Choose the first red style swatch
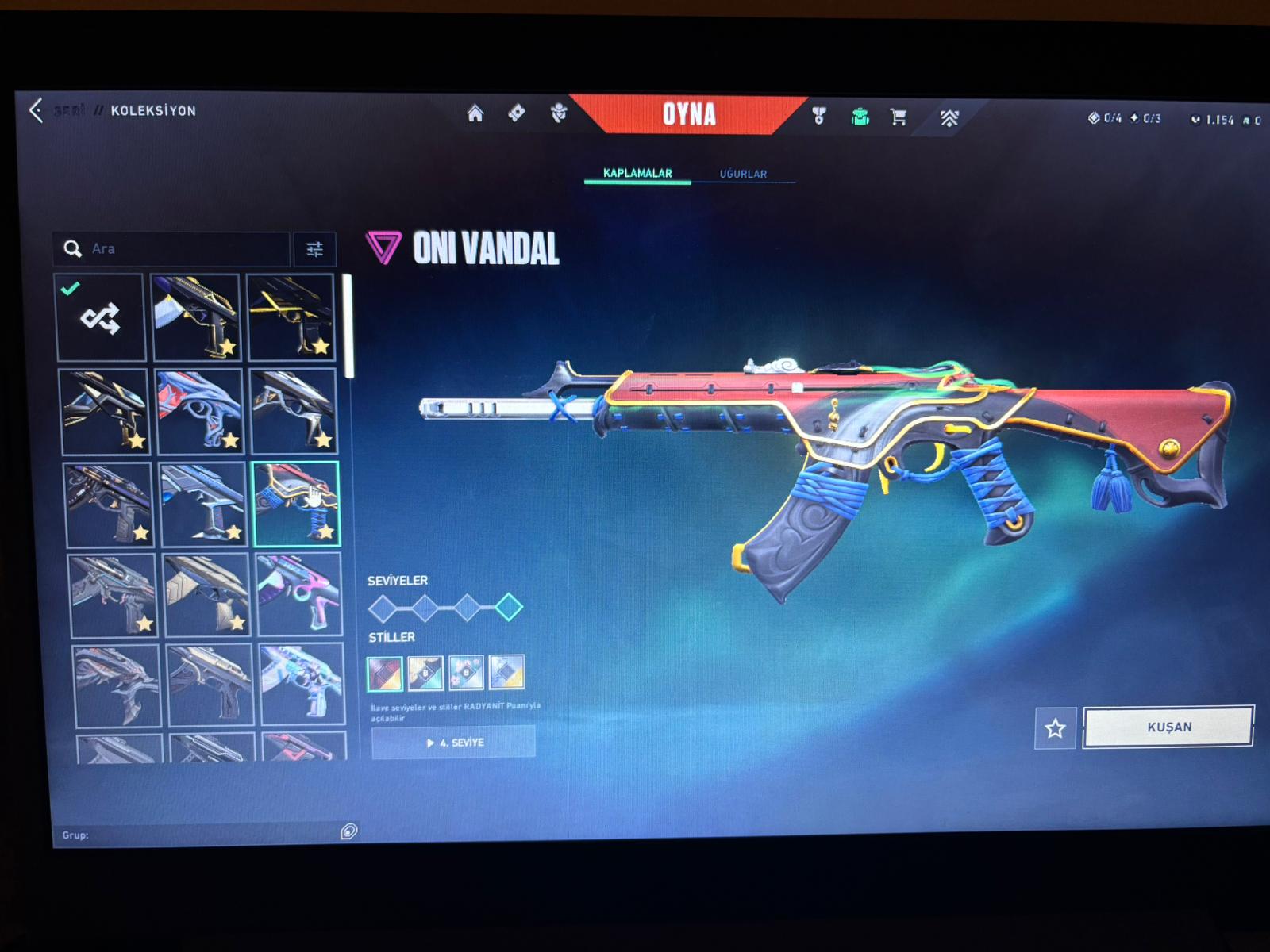1270x952 pixels. 385,674
